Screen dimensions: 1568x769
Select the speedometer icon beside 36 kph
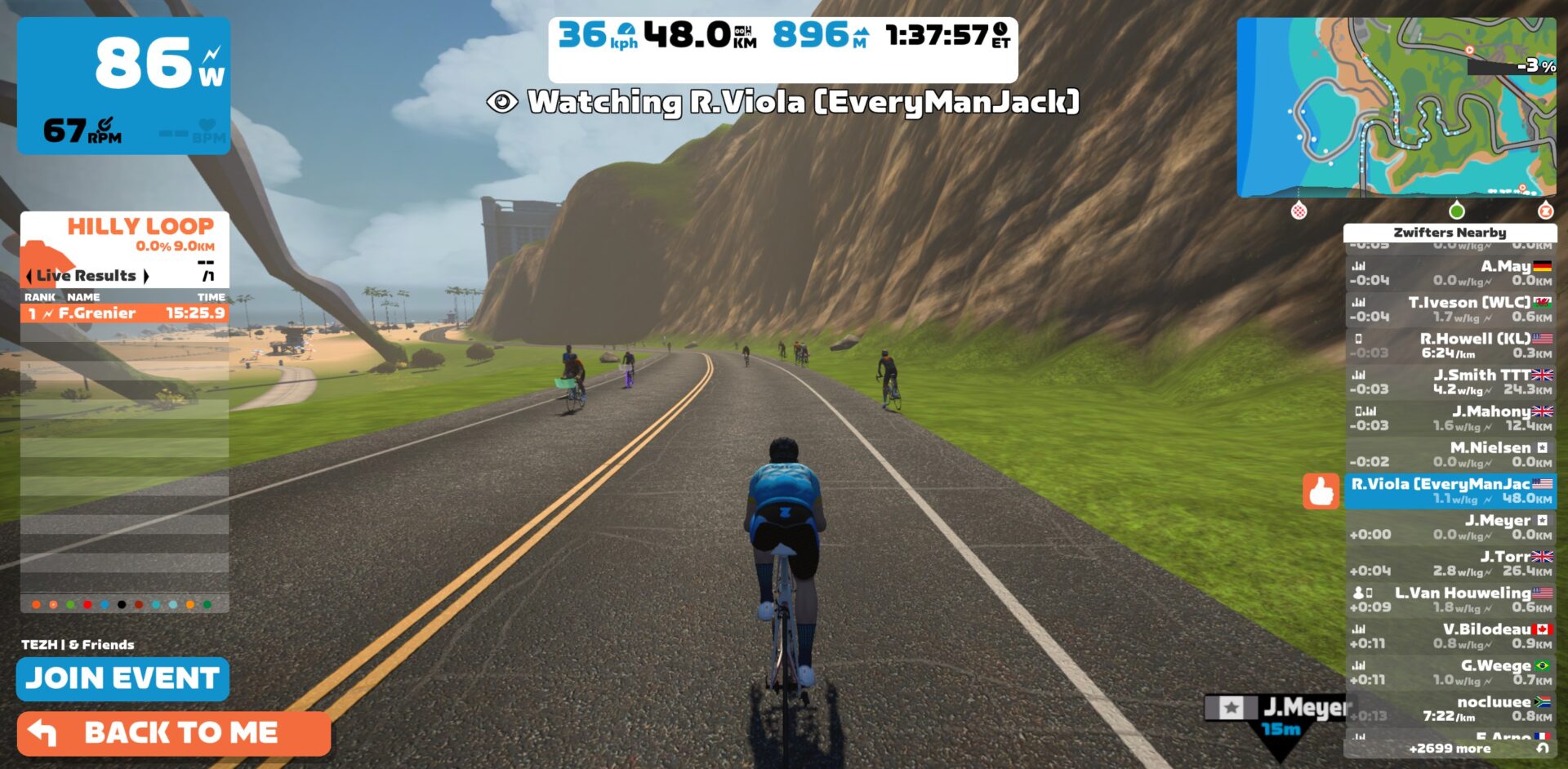(627, 31)
